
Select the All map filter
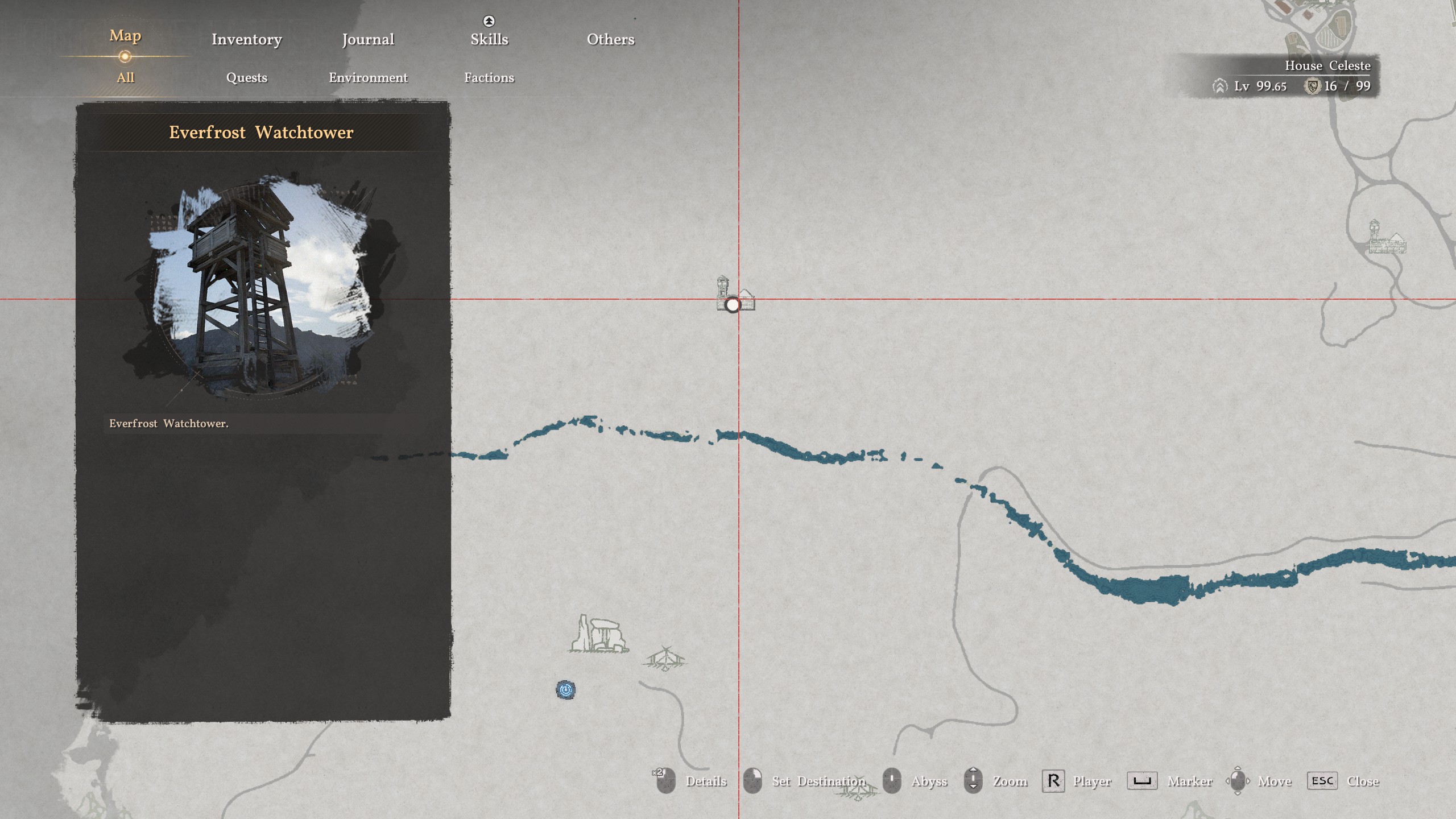click(125, 77)
